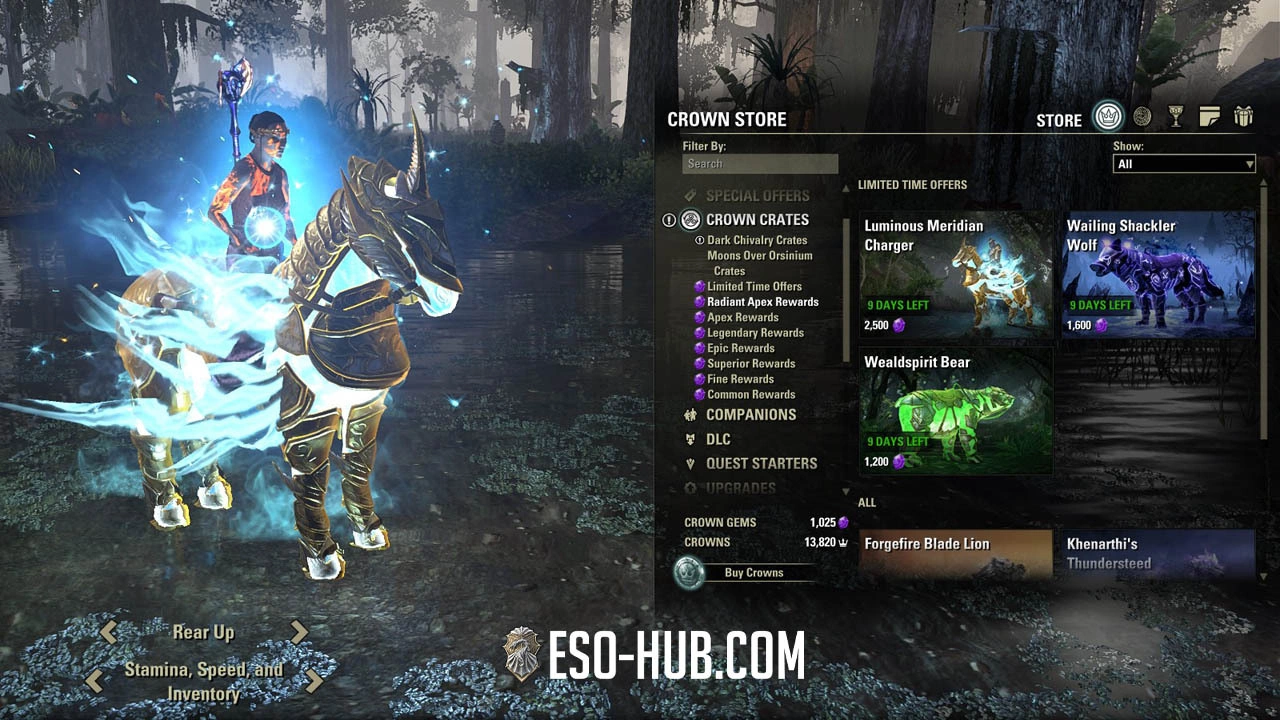Select the Luminous Meridian Charger offer

click(956, 274)
